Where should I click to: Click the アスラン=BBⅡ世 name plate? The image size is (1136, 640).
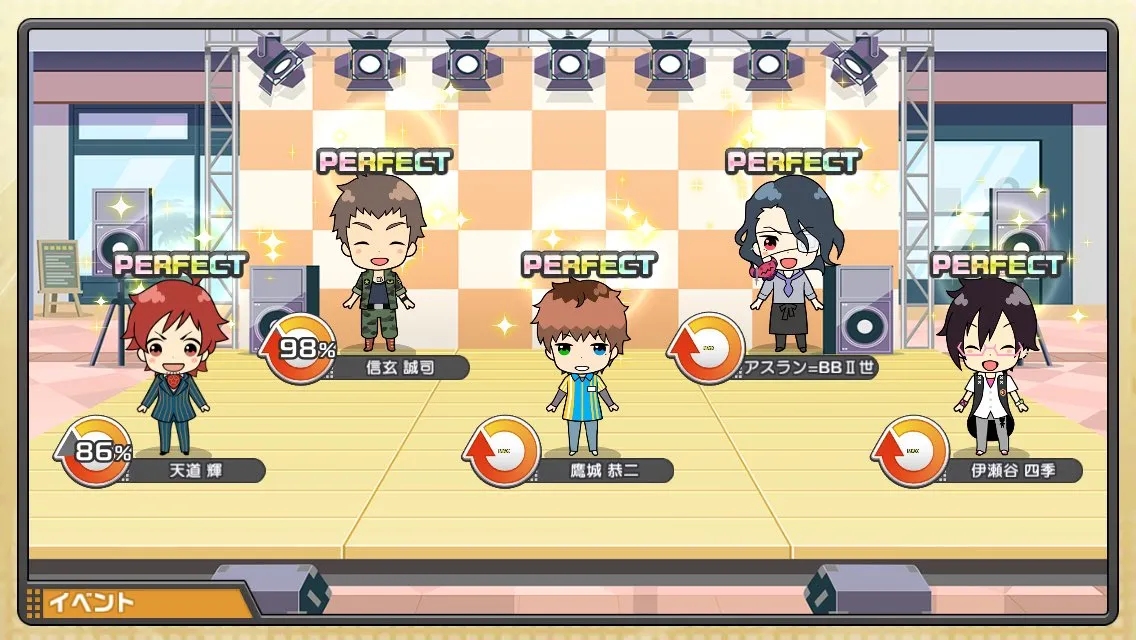pyautogui.click(x=808, y=367)
